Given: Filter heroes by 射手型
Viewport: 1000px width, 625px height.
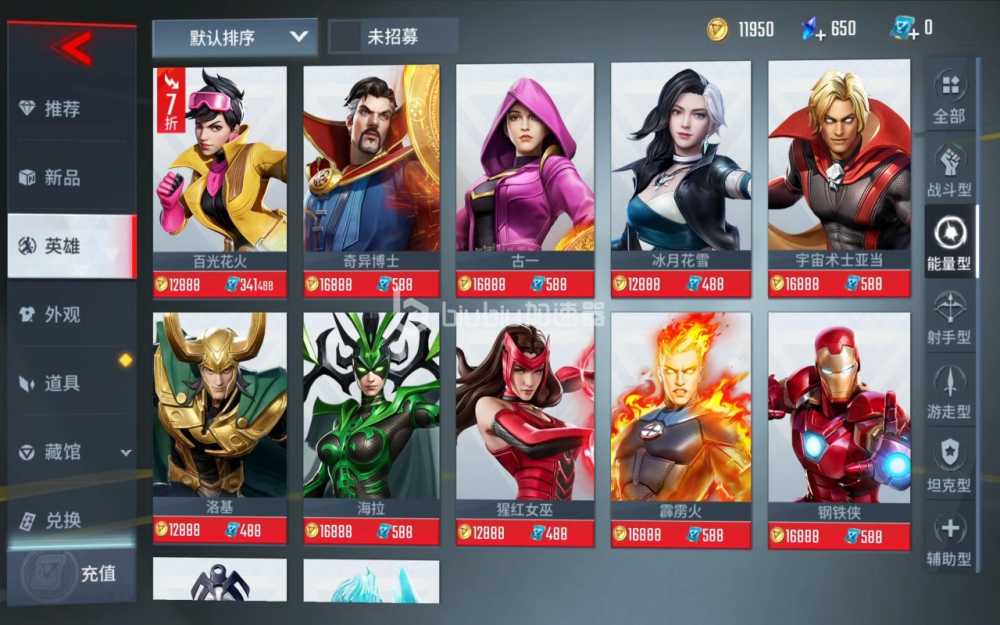Looking at the screenshot, I should pyautogui.click(x=949, y=319).
